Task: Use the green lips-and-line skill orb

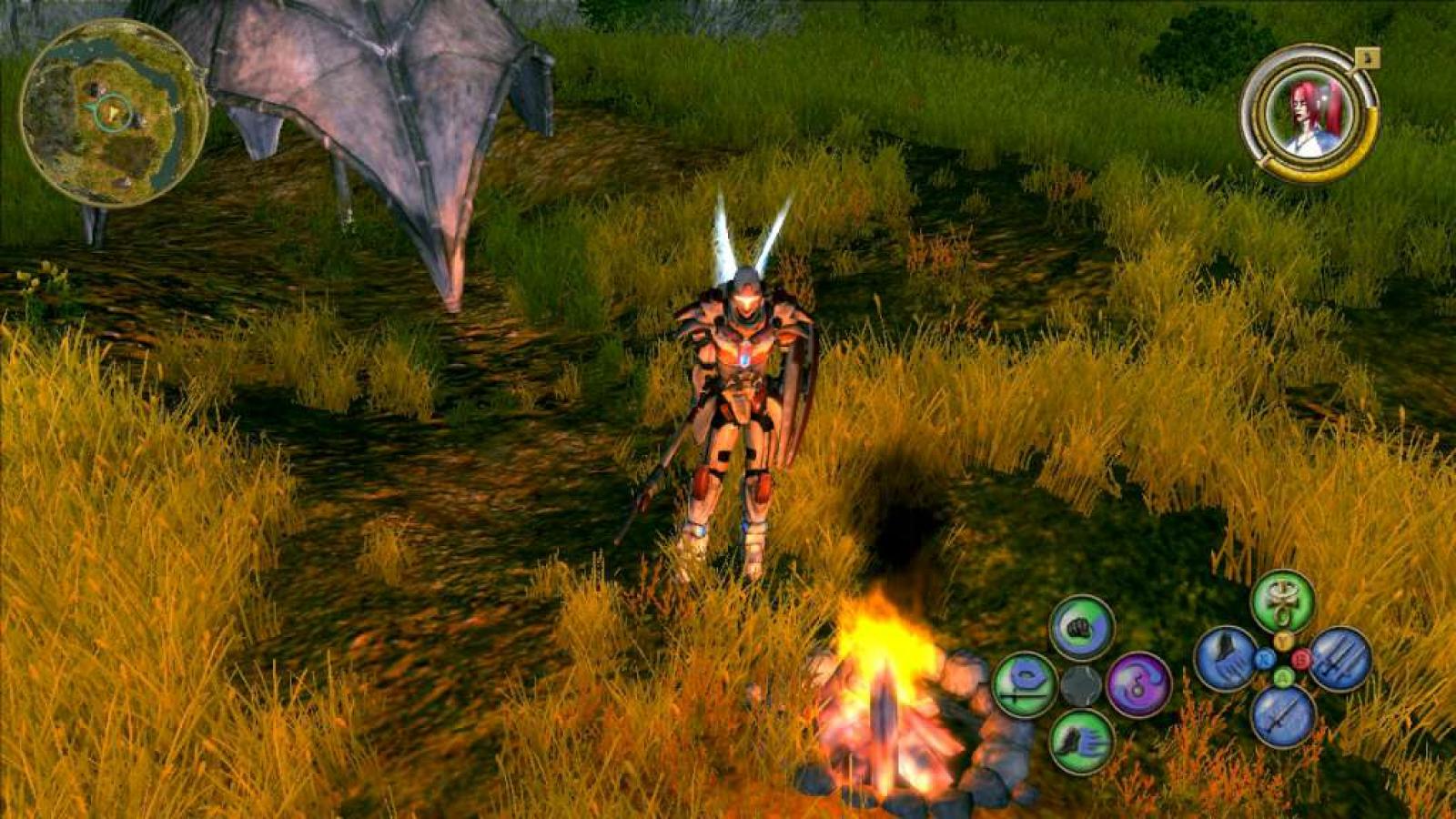Action: pyautogui.click(x=1025, y=684)
